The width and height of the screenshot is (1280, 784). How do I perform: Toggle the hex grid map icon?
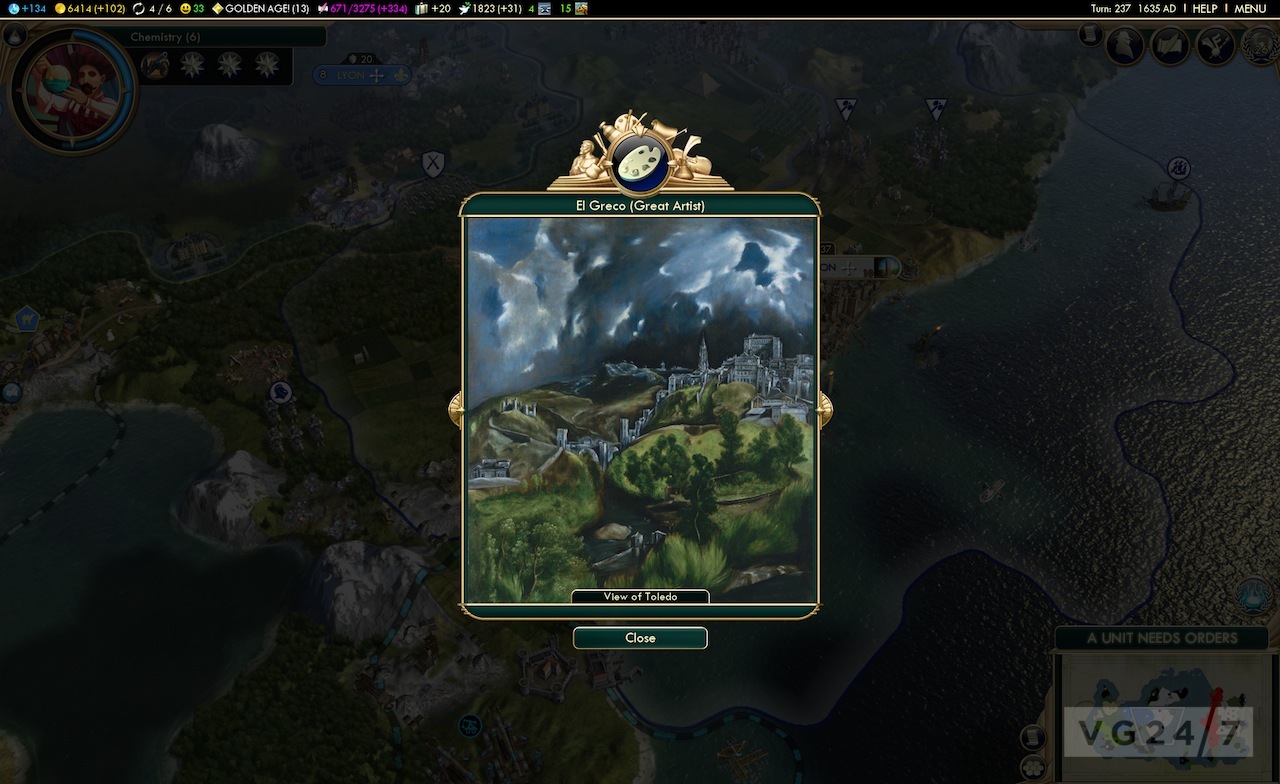[x=1032, y=768]
